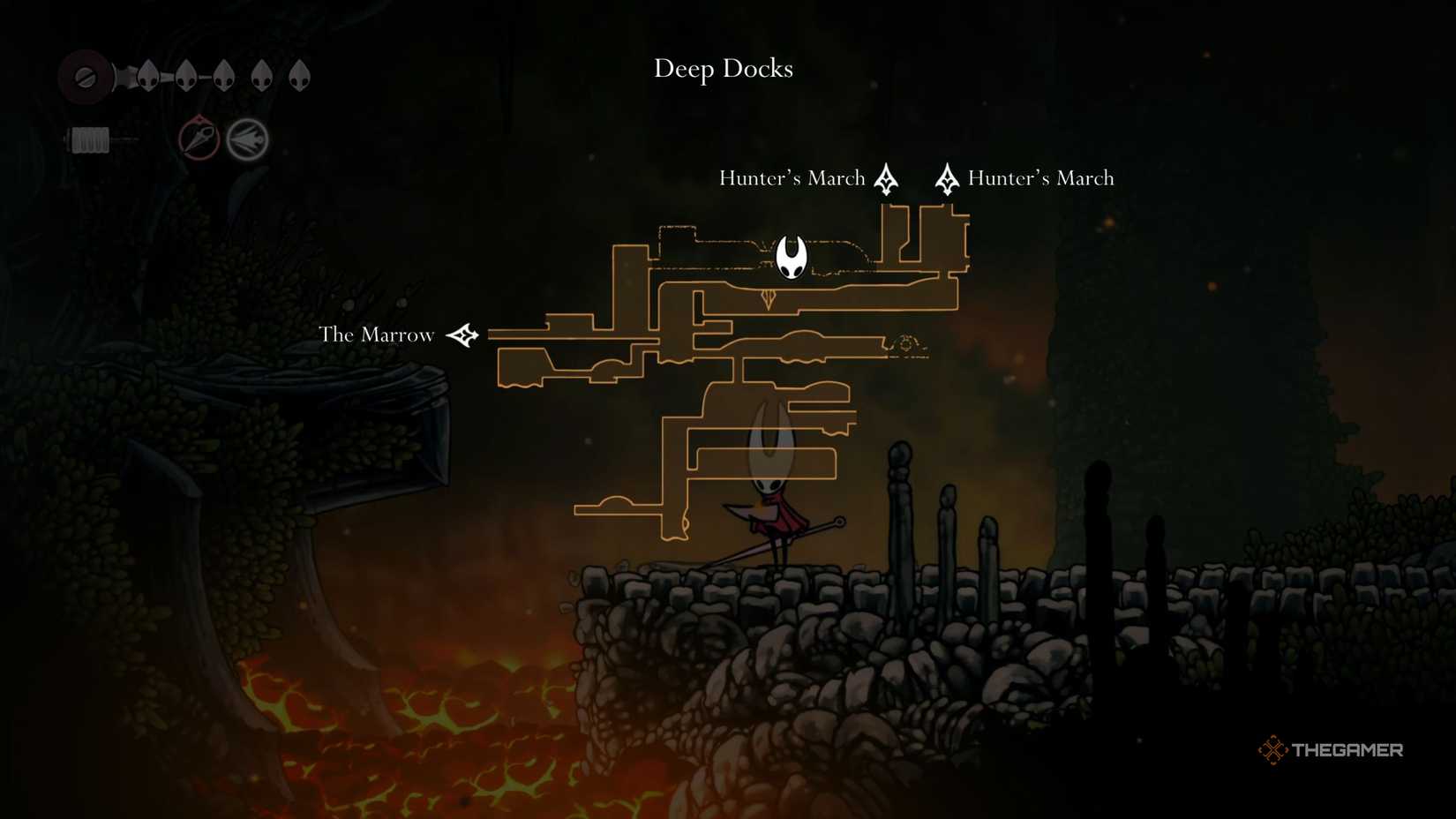
Task: Click the last health mask icon
Action: [298, 76]
